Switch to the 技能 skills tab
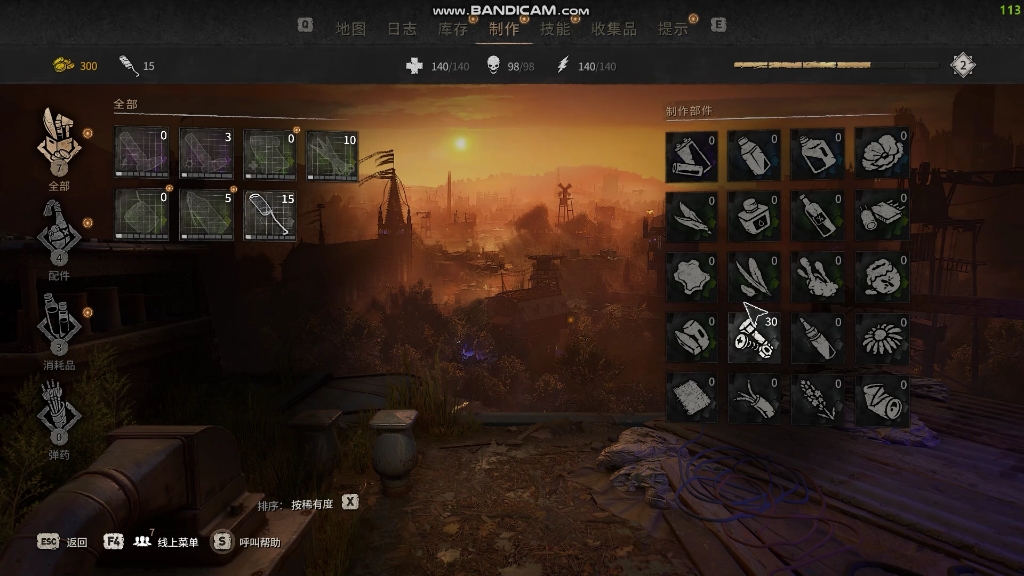Screen dimensions: 1024x576 (555, 29)
